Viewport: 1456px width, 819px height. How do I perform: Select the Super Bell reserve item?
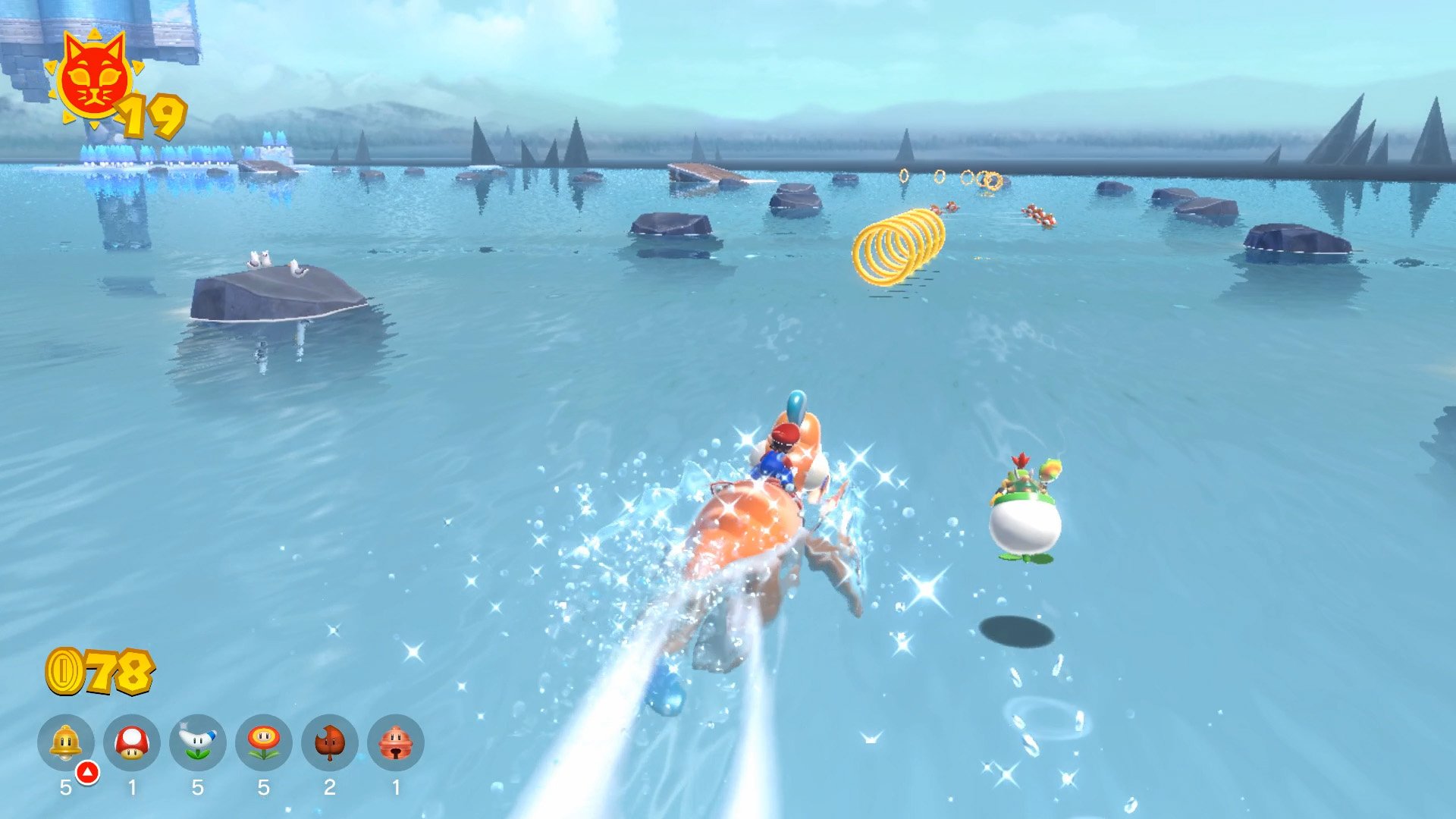[66, 742]
